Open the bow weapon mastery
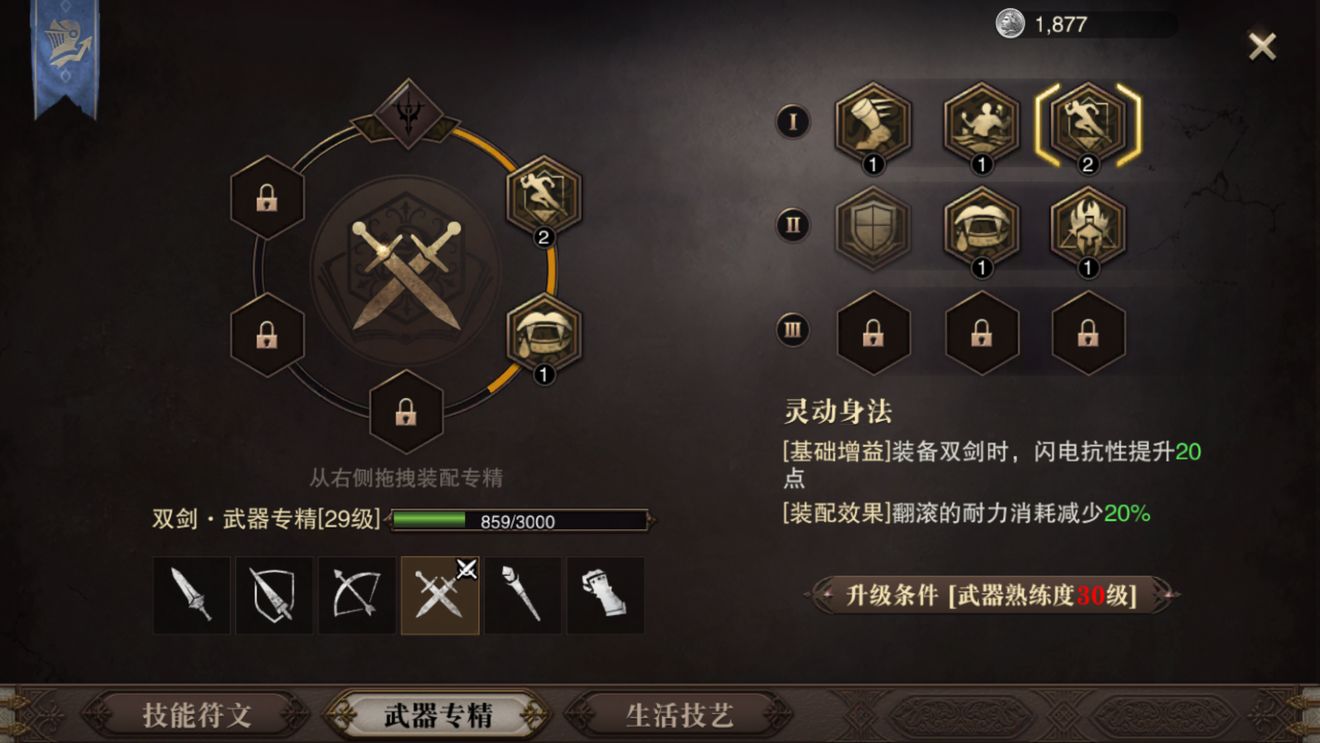 pos(355,595)
